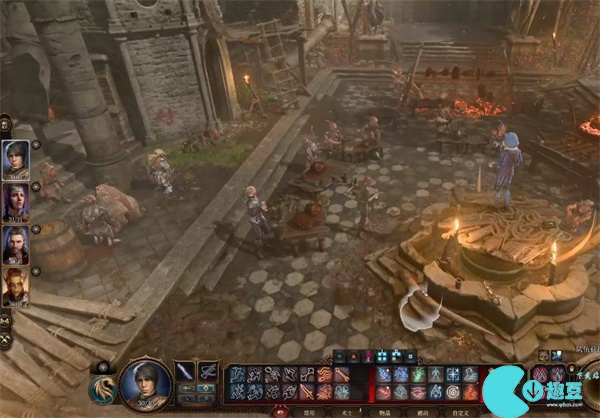Click the orange triangle bonus action icon
Viewport: 600px width, 418px height.
point(353,356)
